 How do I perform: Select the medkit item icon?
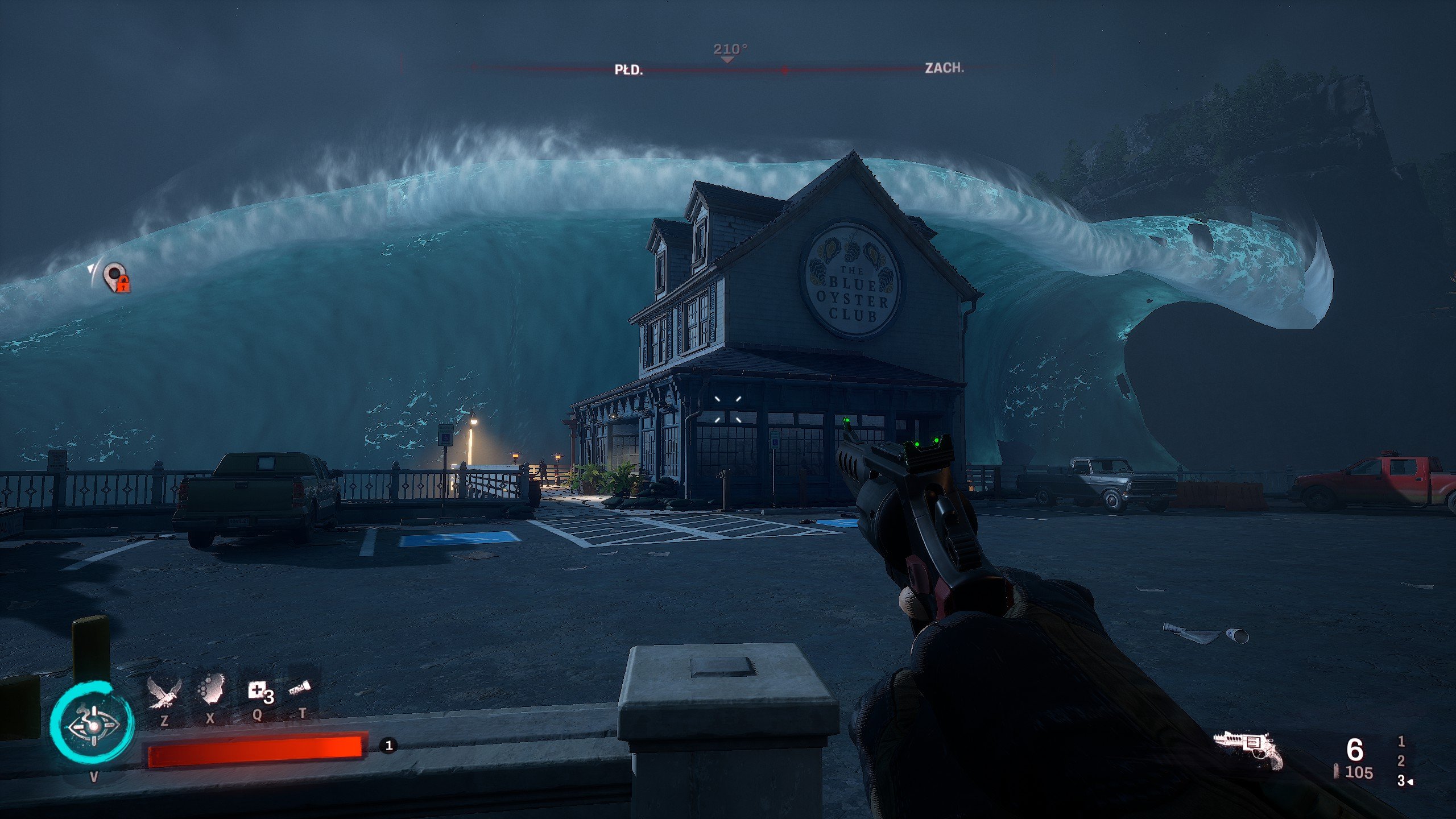click(x=258, y=692)
